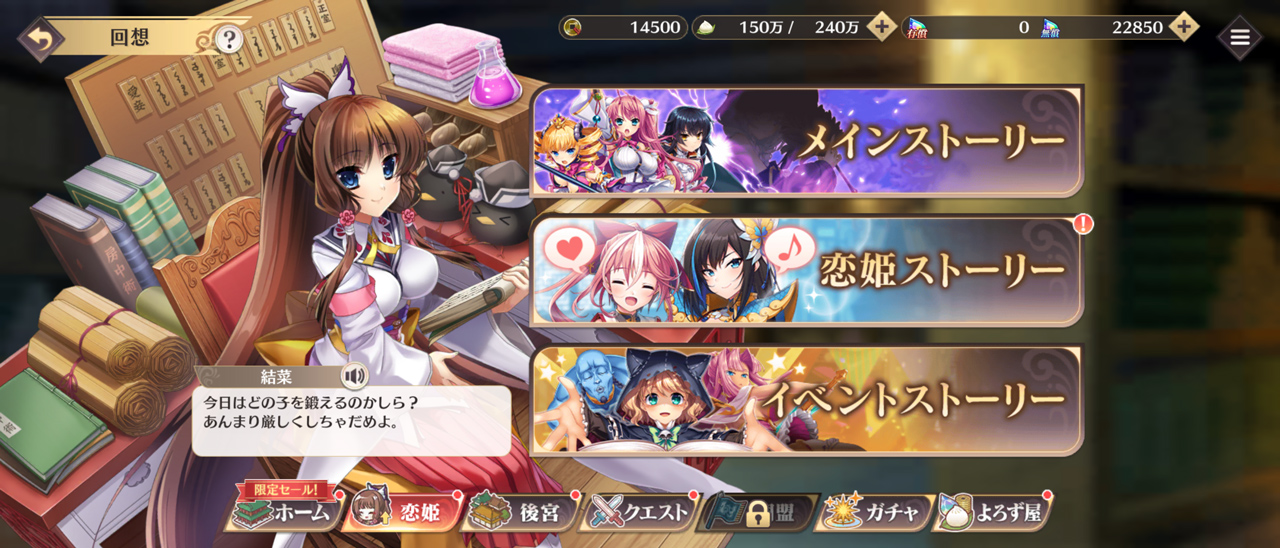Select メインストーリー banner

pos(807,141)
